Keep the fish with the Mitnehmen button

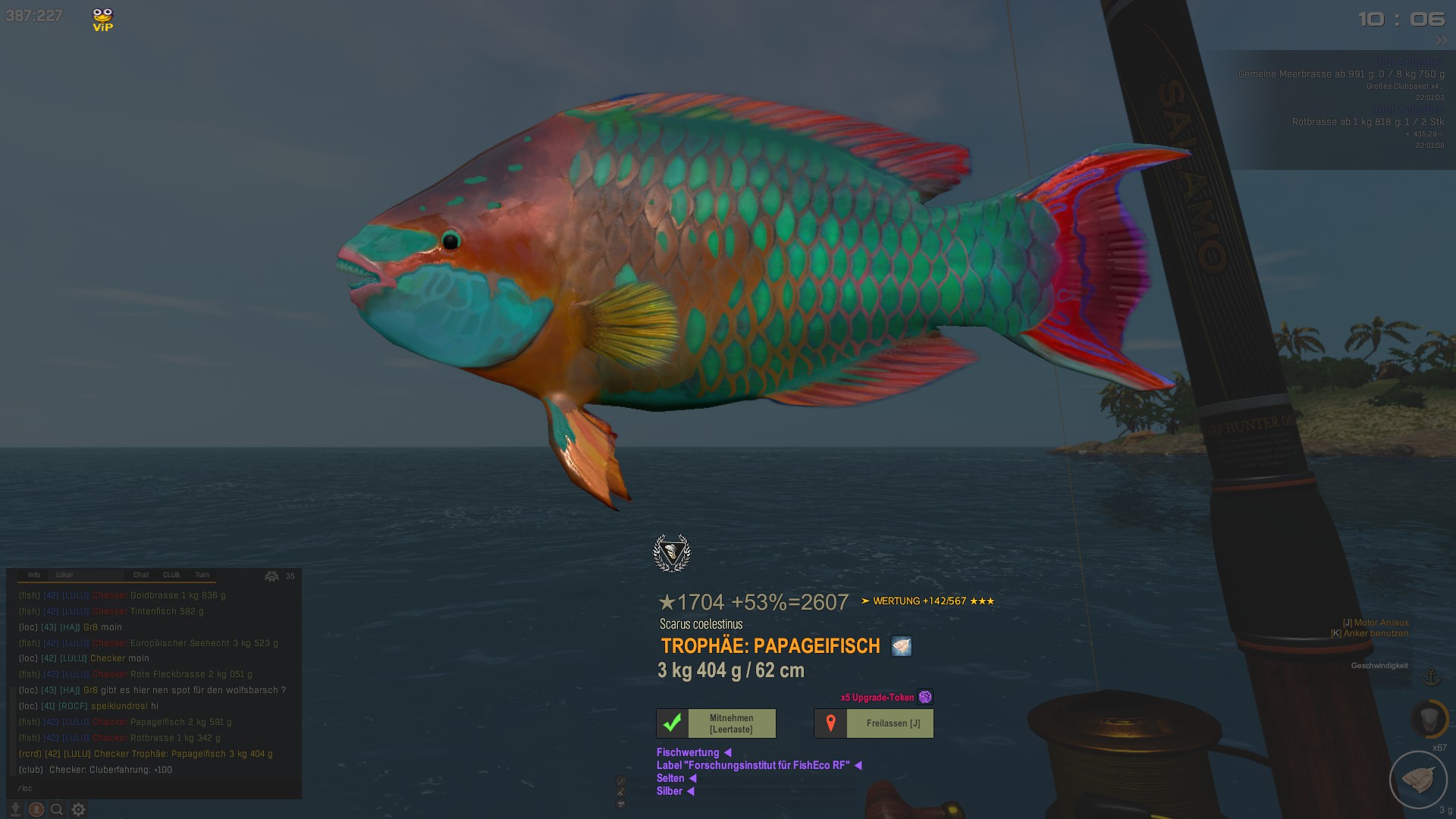pos(716,723)
